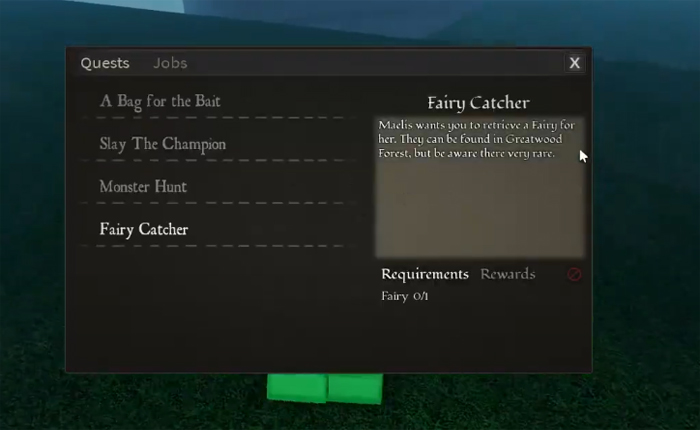Switch to the Quests tab
Screen dimensions: 700x430
pyautogui.click(x=105, y=63)
